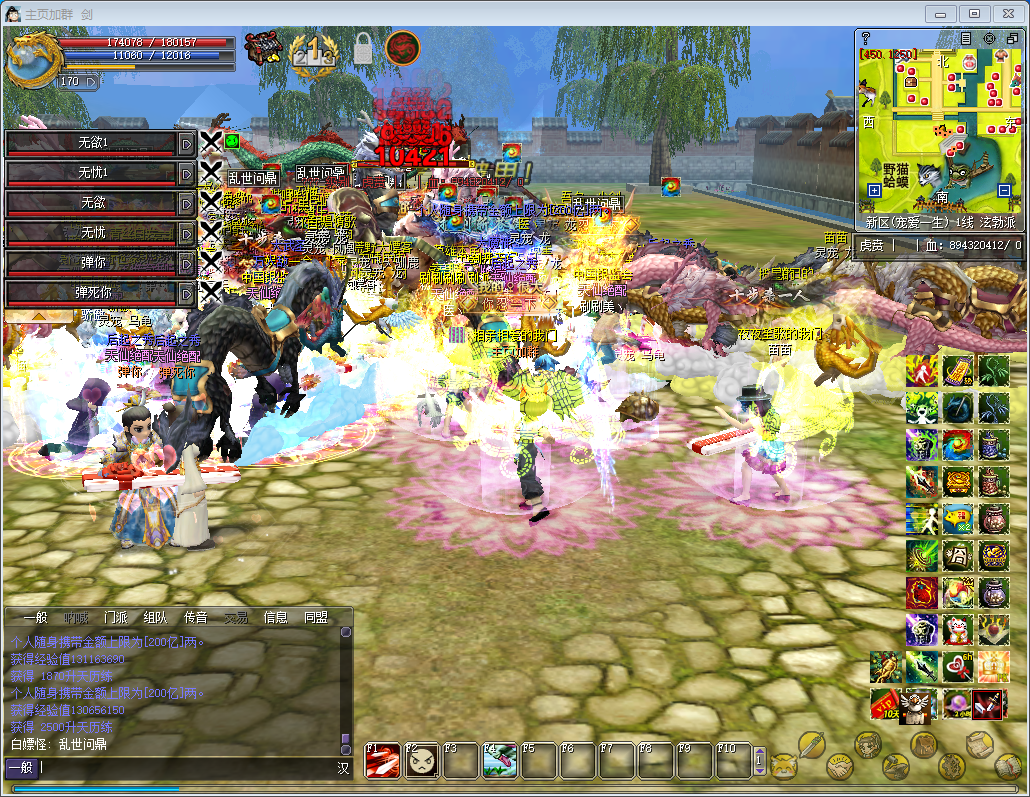Open the minimap question mark help
The width and height of the screenshot is (1030, 797).
coord(866,38)
